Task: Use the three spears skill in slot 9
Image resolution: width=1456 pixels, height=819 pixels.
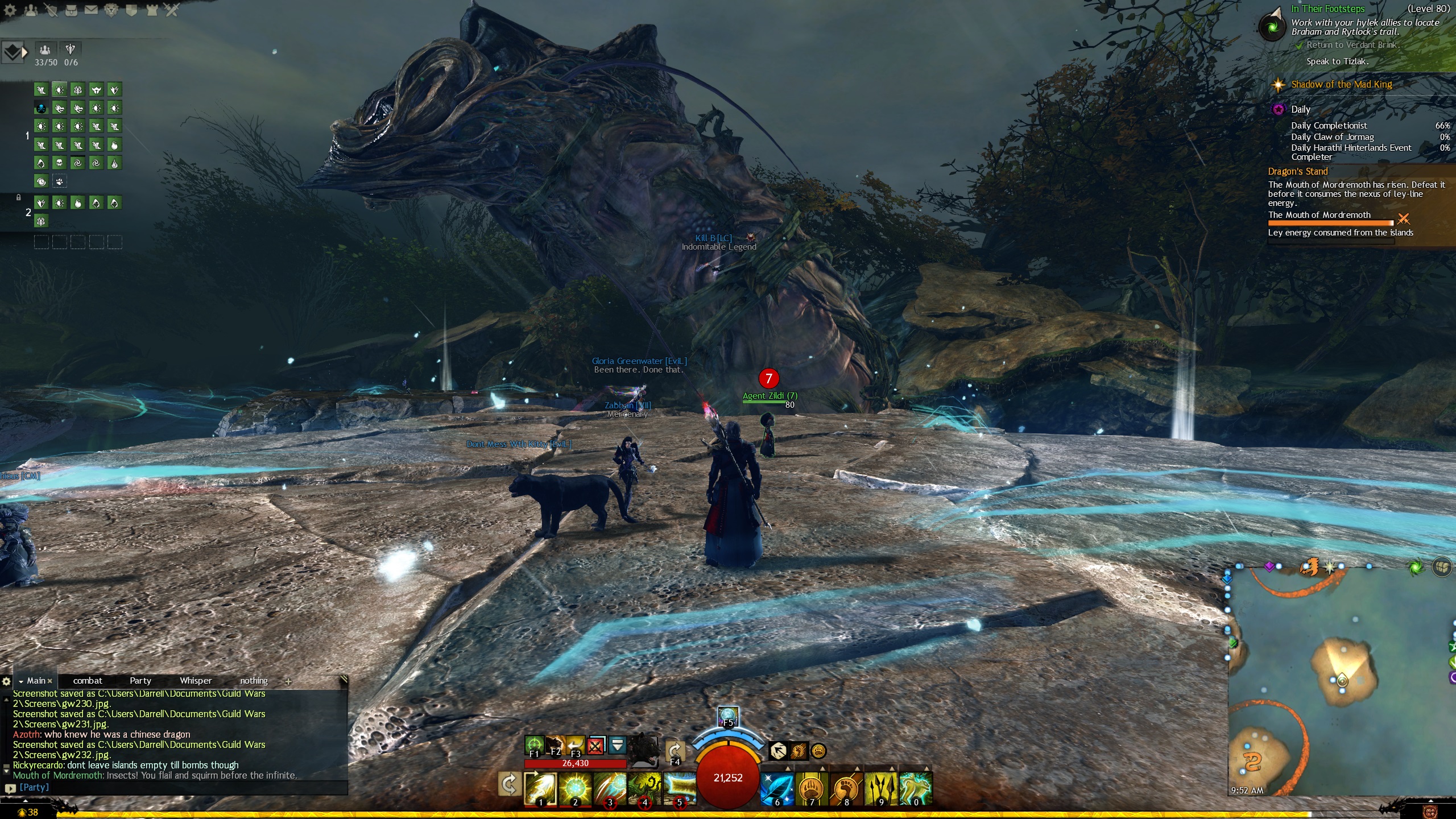Action: point(880,789)
